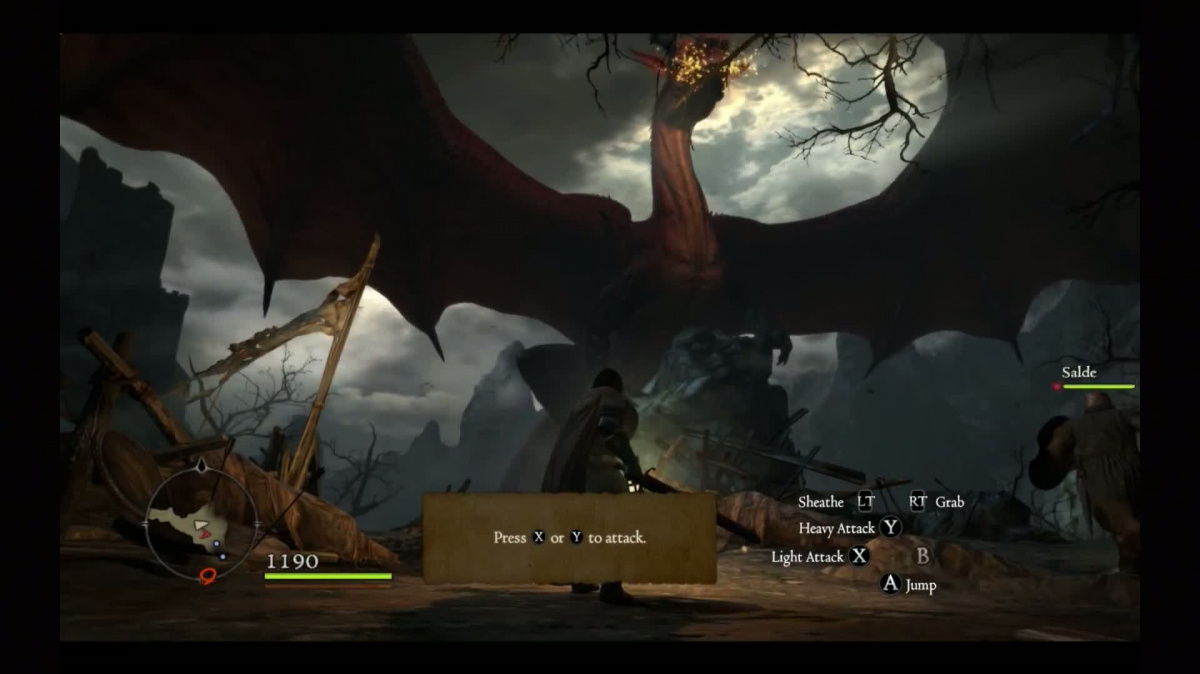Image resolution: width=1200 pixels, height=674 pixels.
Task: Open the circular minimap
Action: 202,521
